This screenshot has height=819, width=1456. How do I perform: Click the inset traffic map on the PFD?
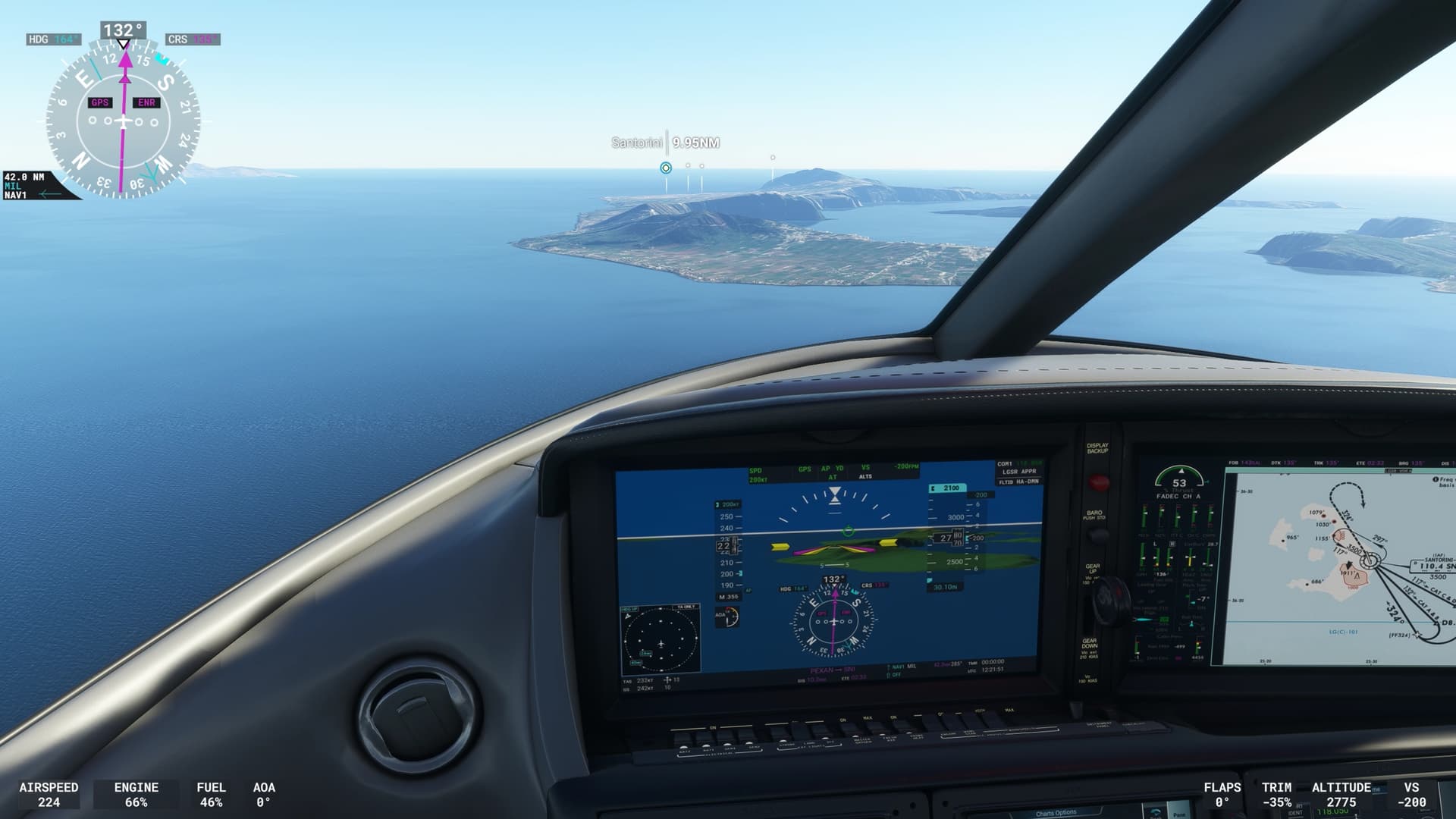pos(661,642)
